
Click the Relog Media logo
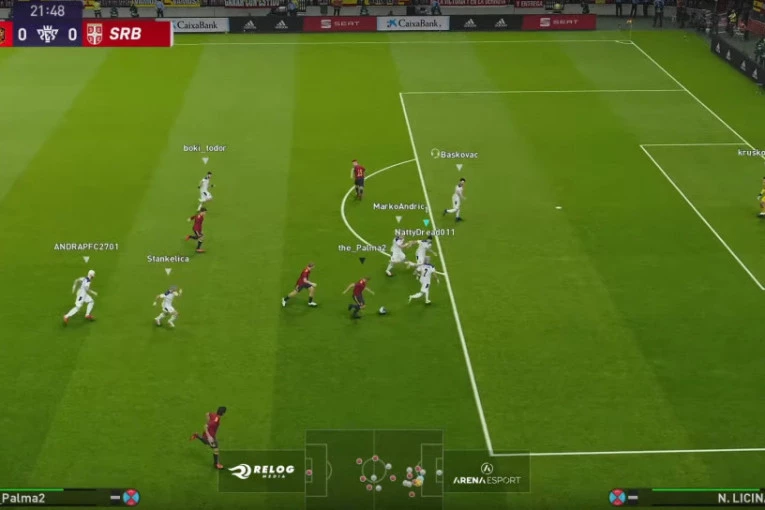[262, 471]
